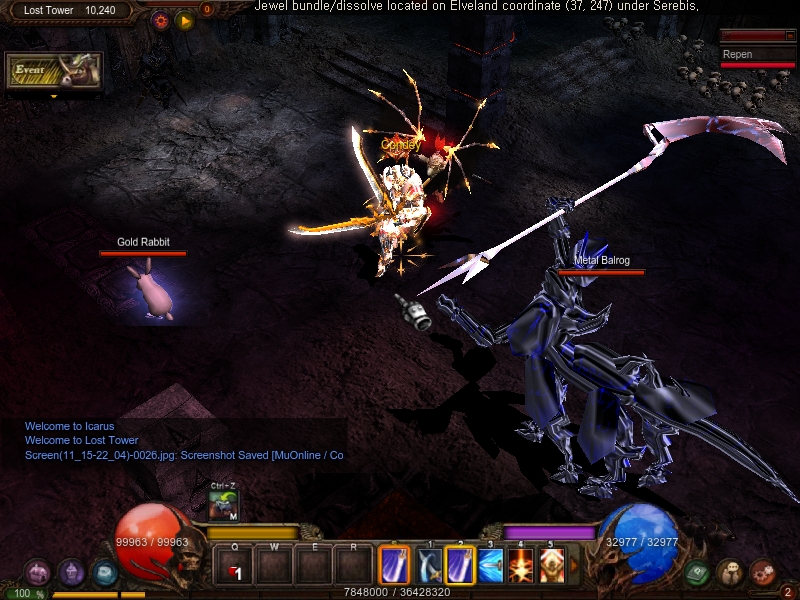Click the active skill icon left of slot 1
800x600 pixels.
coord(394,565)
